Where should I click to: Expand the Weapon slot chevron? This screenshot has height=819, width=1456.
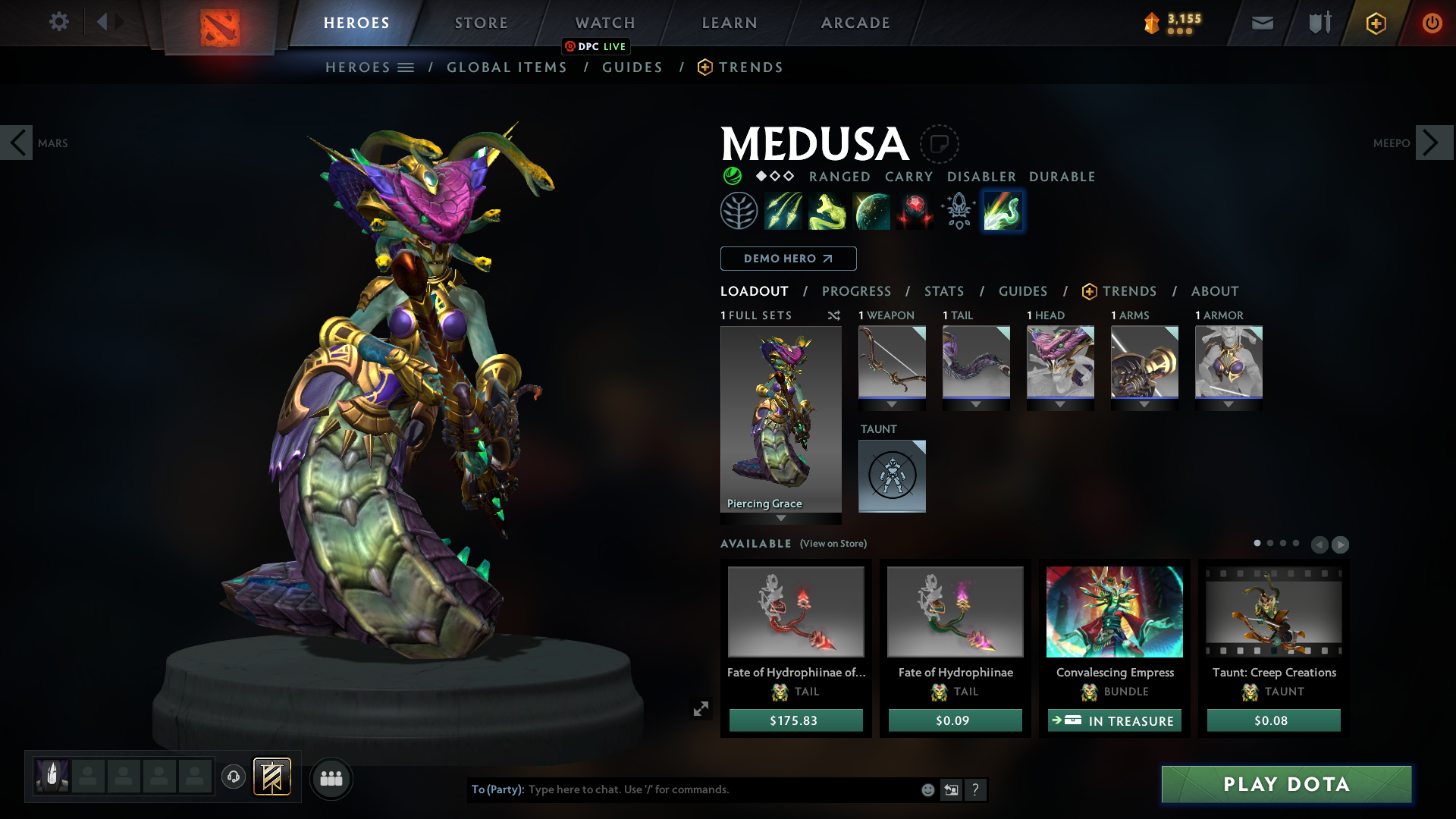[x=892, y=404]
